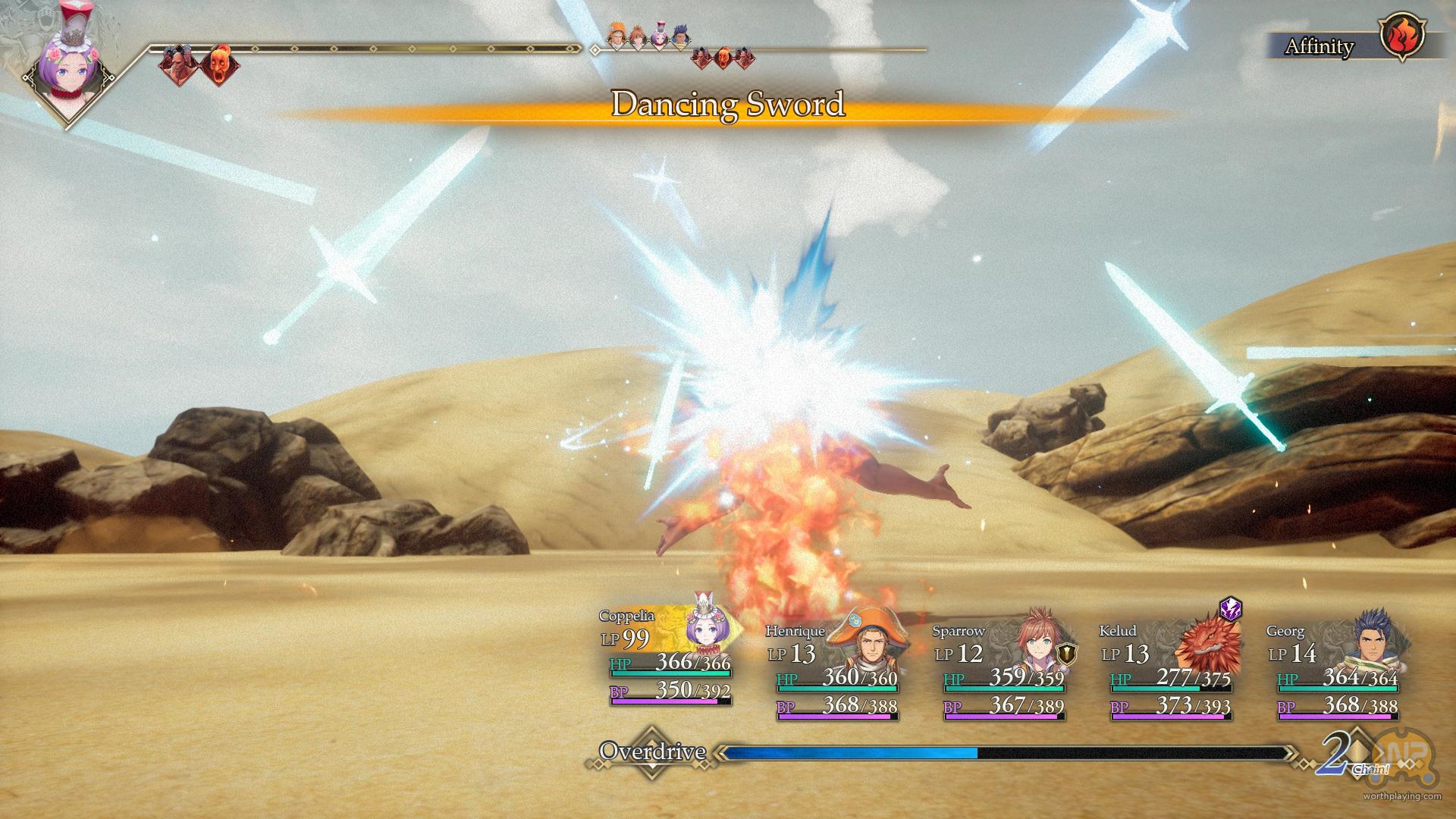Select Georg's party status panel
The height and width of the screenshot is (819, 1456).
1336,671
